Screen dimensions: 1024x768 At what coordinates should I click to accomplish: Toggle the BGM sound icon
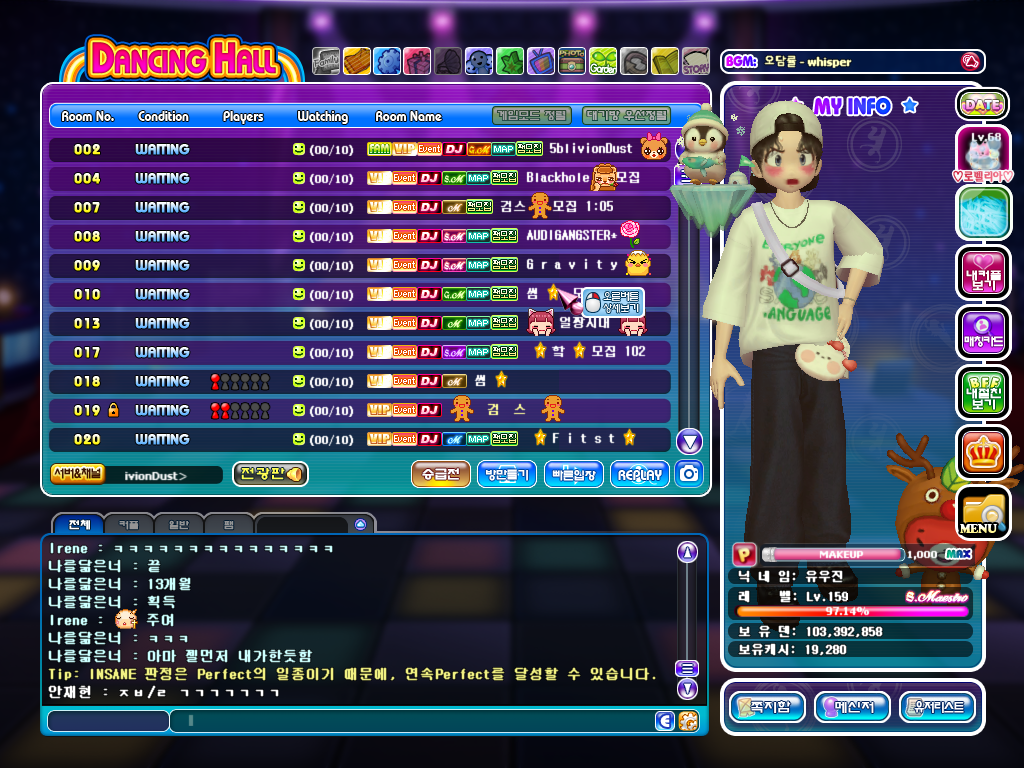[x=969, y=61]
